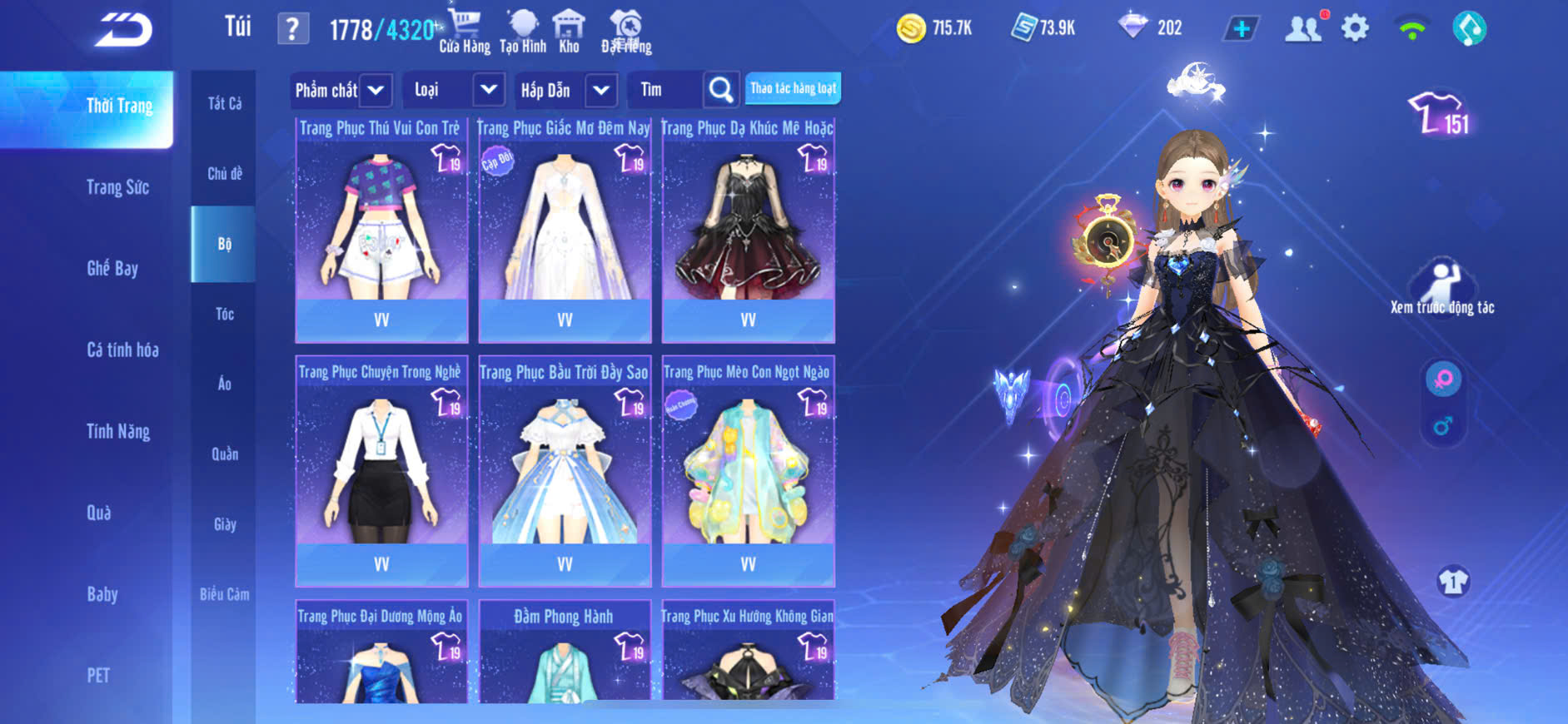Open the settings gear icon
The width and height of the screenshot is (1568, 724).
[x=1355, y=28]
